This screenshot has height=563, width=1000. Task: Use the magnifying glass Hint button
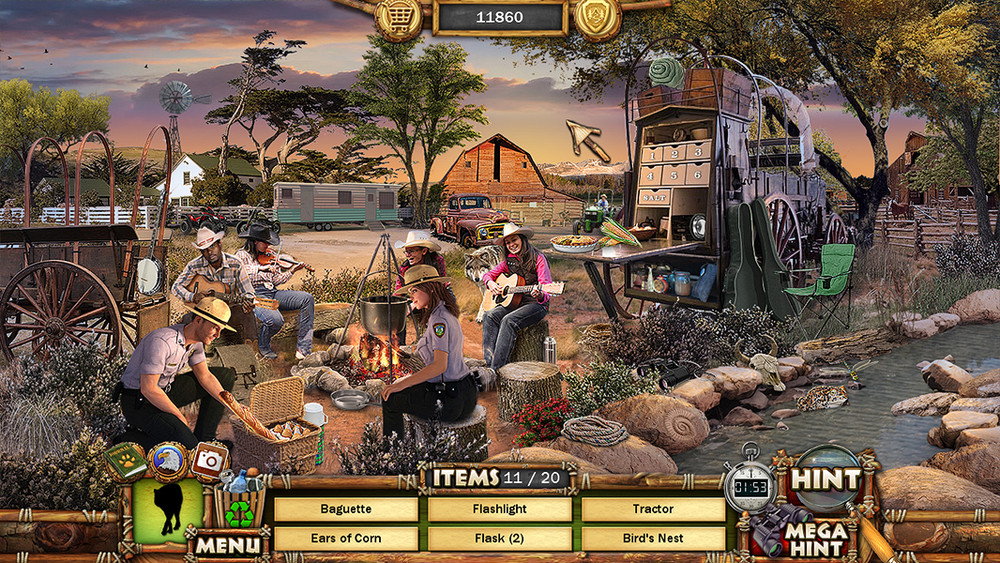click(826, 480)
